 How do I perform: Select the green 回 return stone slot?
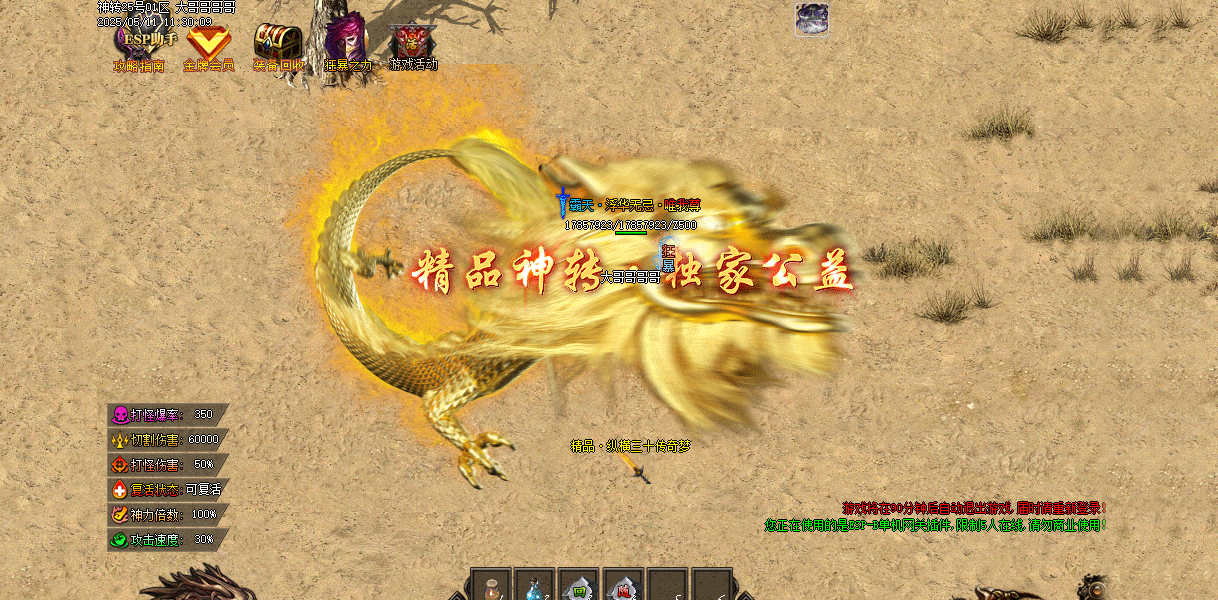(579, 587)
